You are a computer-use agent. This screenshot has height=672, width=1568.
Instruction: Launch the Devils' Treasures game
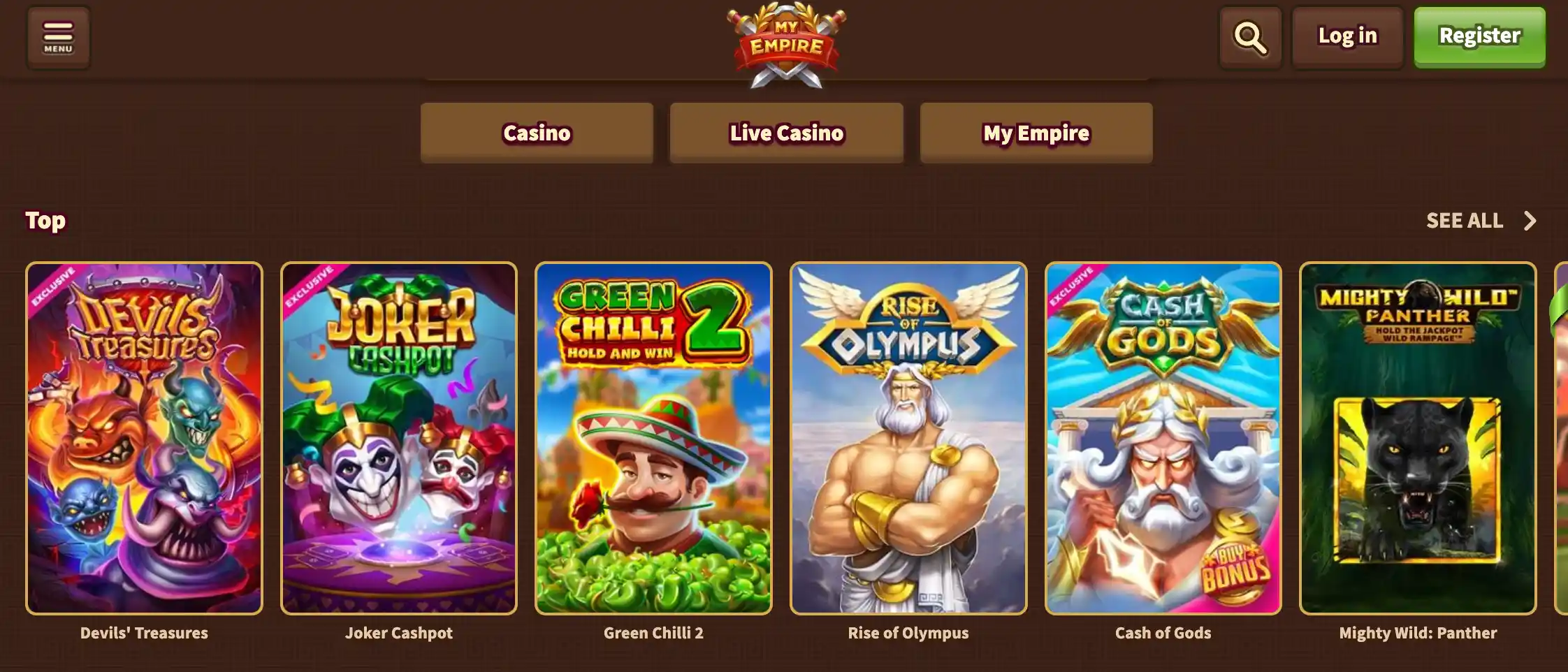[x=144, y=438]
